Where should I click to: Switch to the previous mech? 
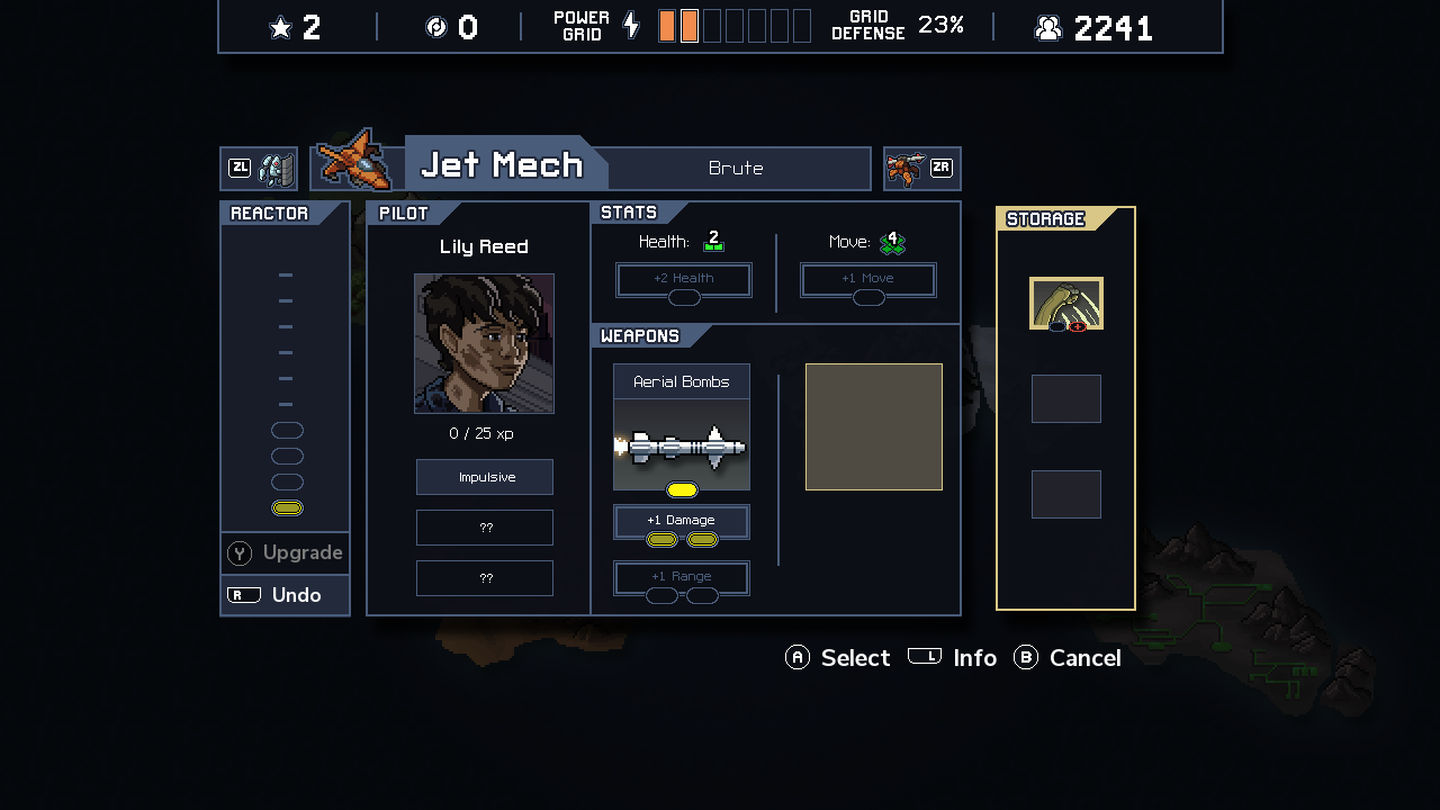[259, 168]
